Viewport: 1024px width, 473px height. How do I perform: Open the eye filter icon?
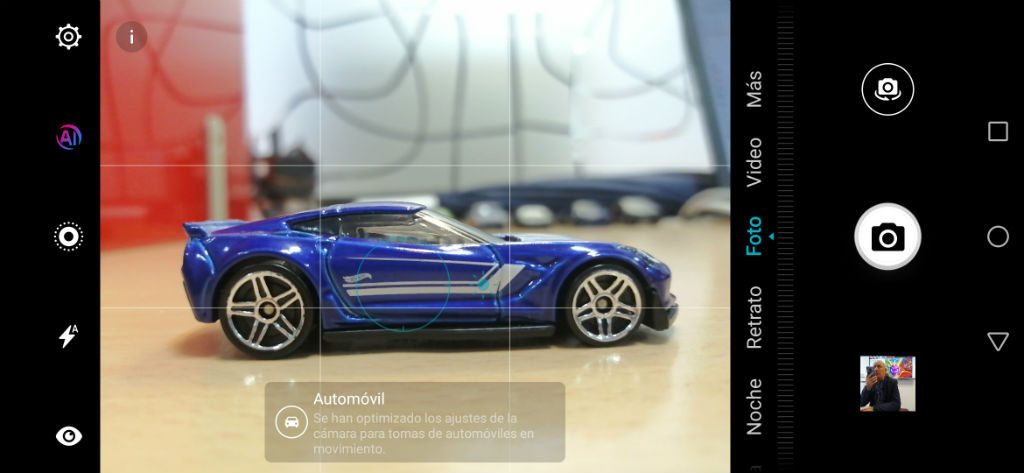coord(68,435)
